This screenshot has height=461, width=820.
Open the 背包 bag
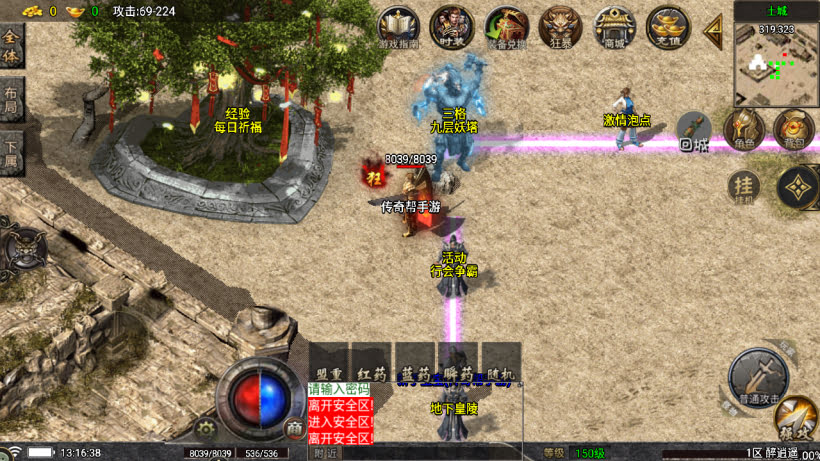(794, 130)
